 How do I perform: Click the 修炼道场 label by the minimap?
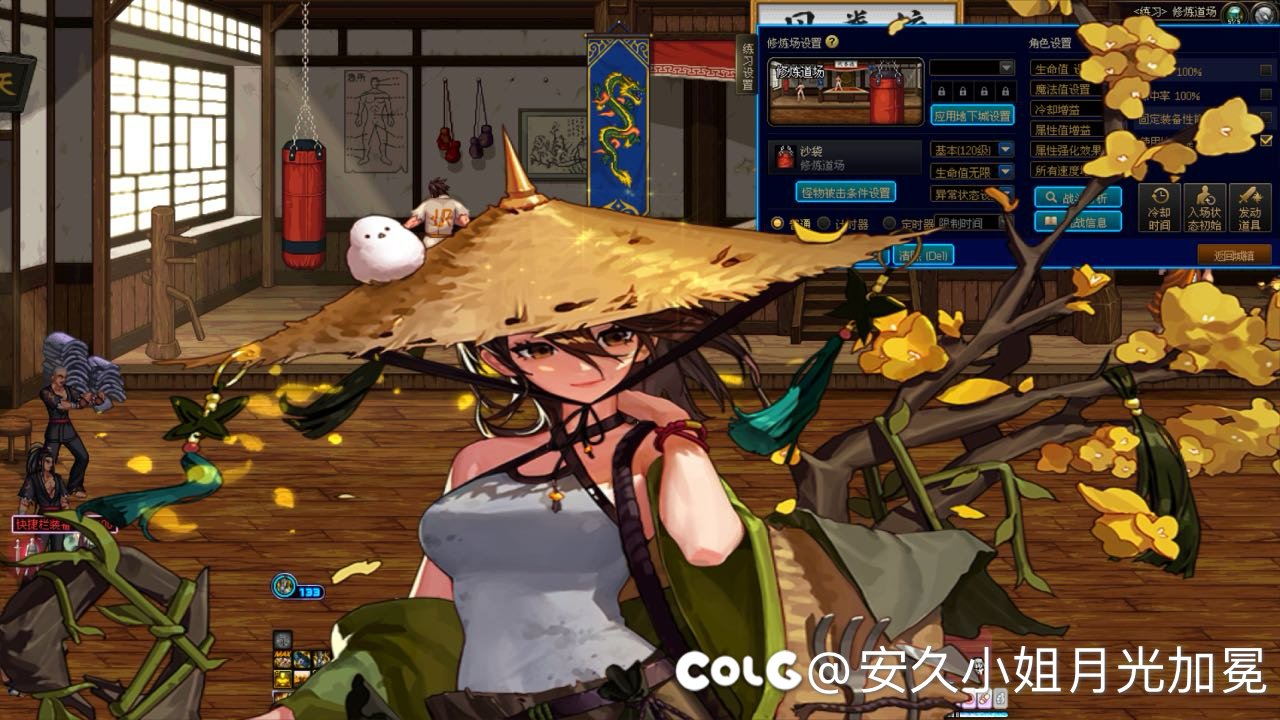click(1193, 12)
